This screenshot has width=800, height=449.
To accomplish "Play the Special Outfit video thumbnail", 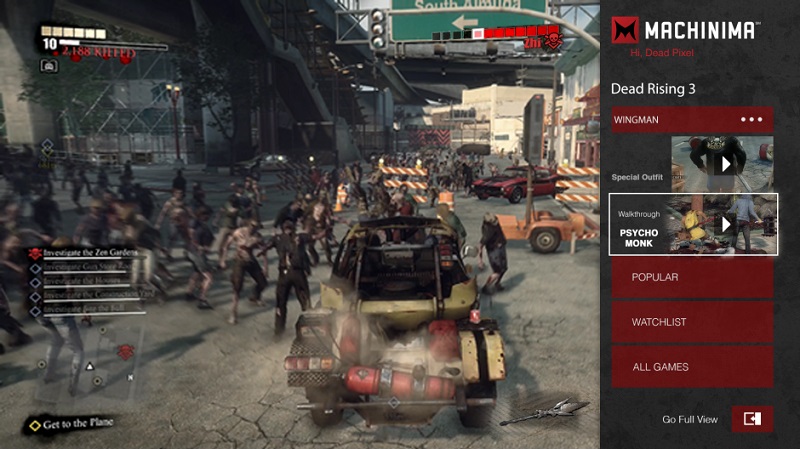I will click(x=722, y=163).
